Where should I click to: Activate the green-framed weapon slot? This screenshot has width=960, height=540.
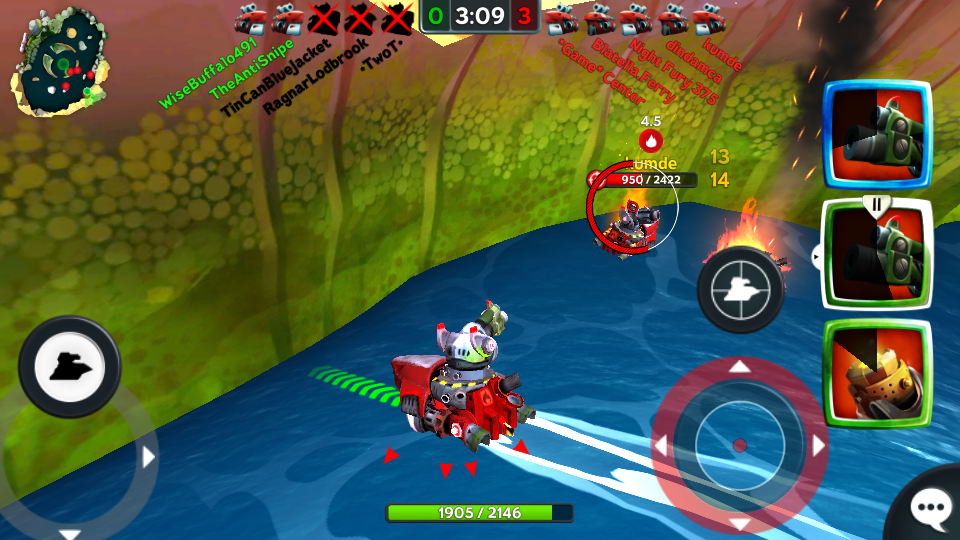876,373
